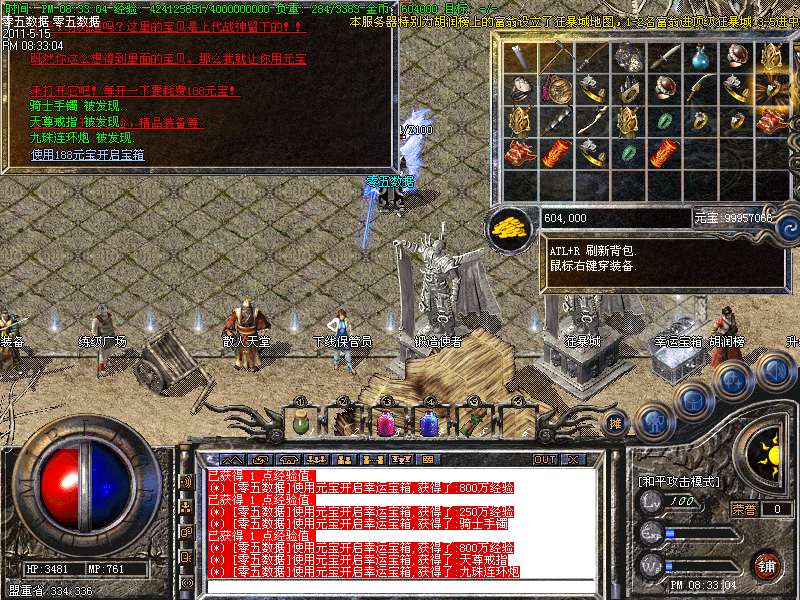Use the green potion in the quick belt
The image size is (800, 600).
pyautogui.click(x=300, y=422)
